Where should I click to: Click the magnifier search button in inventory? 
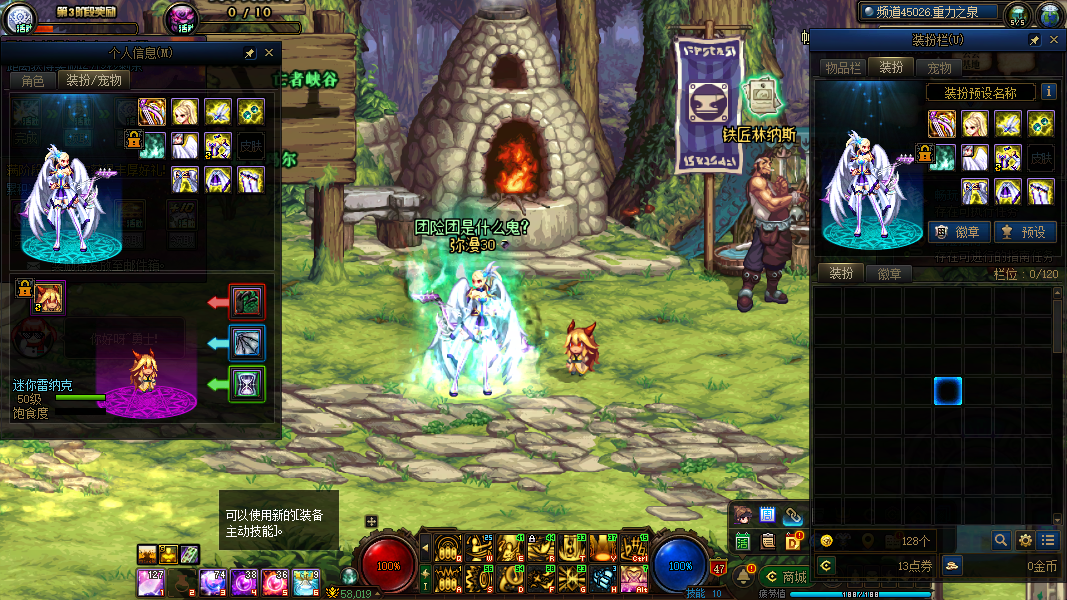tap(1001, 540)
